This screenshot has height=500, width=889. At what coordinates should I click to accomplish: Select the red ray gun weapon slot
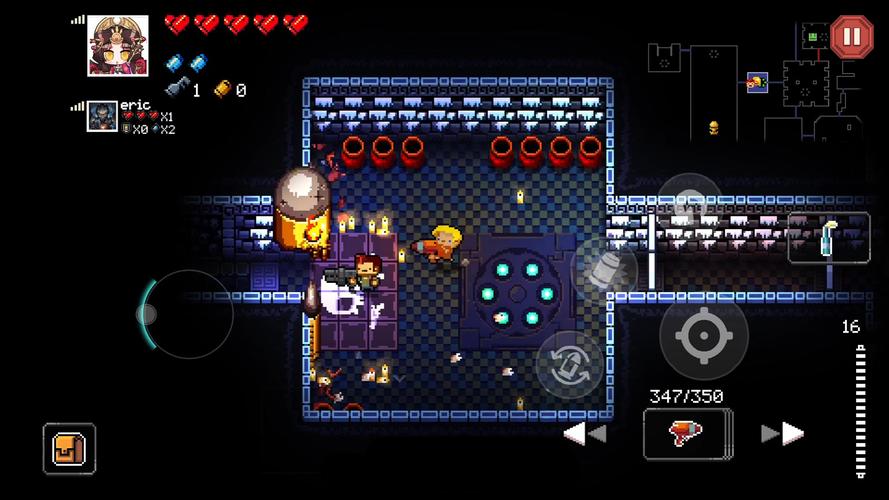click(x=687, y=433)
